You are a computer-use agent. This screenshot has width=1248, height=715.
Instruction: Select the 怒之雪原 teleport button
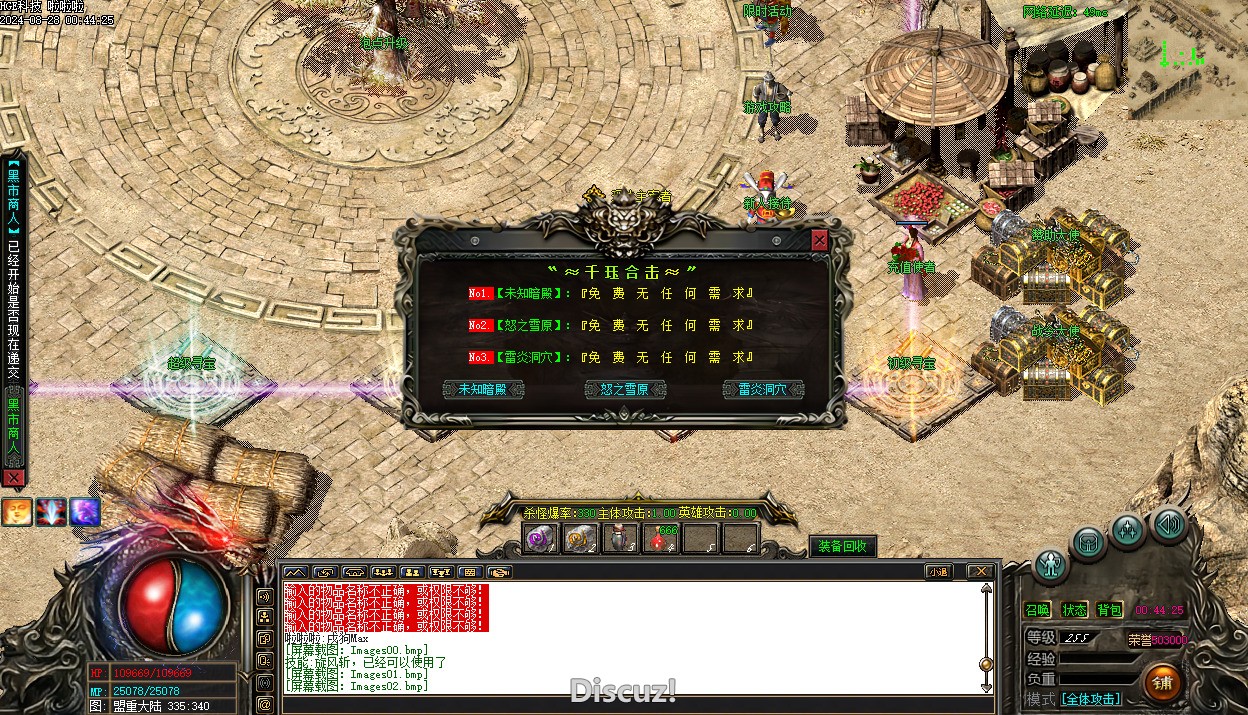[x=625, y=389]
